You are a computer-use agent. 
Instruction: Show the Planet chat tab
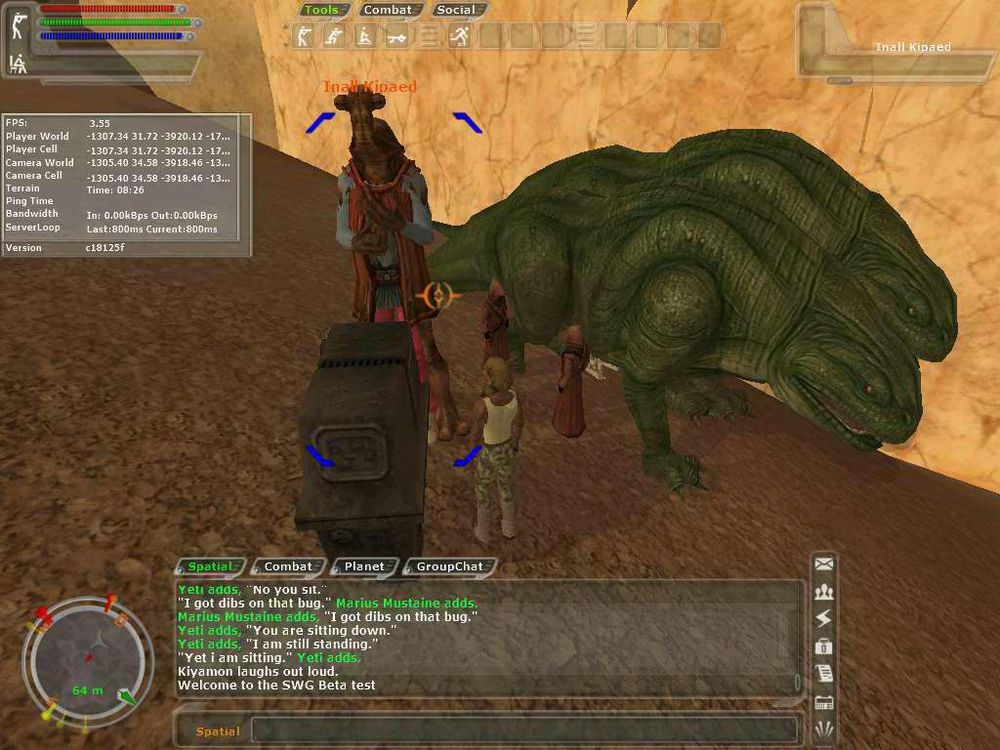[364, 566]
